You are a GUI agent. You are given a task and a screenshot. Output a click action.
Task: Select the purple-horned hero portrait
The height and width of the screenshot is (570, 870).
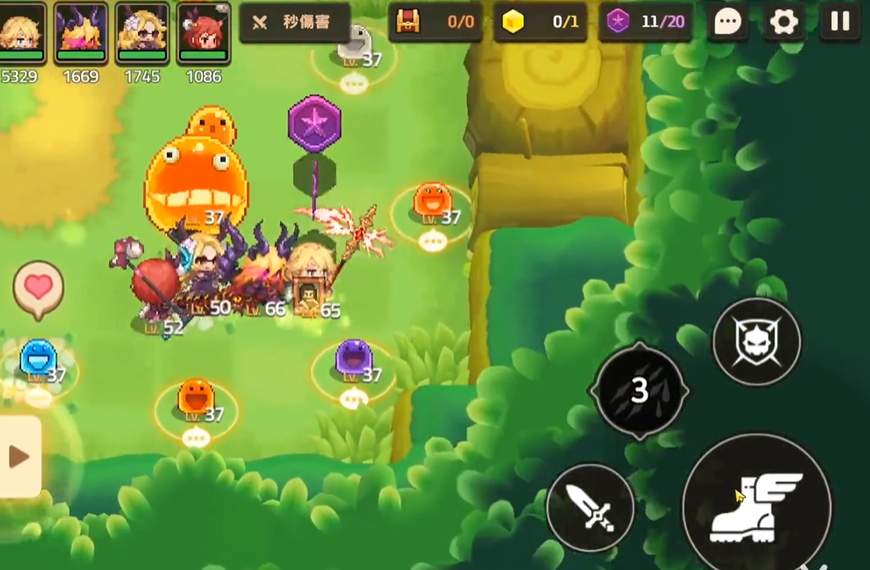(81, 32)
